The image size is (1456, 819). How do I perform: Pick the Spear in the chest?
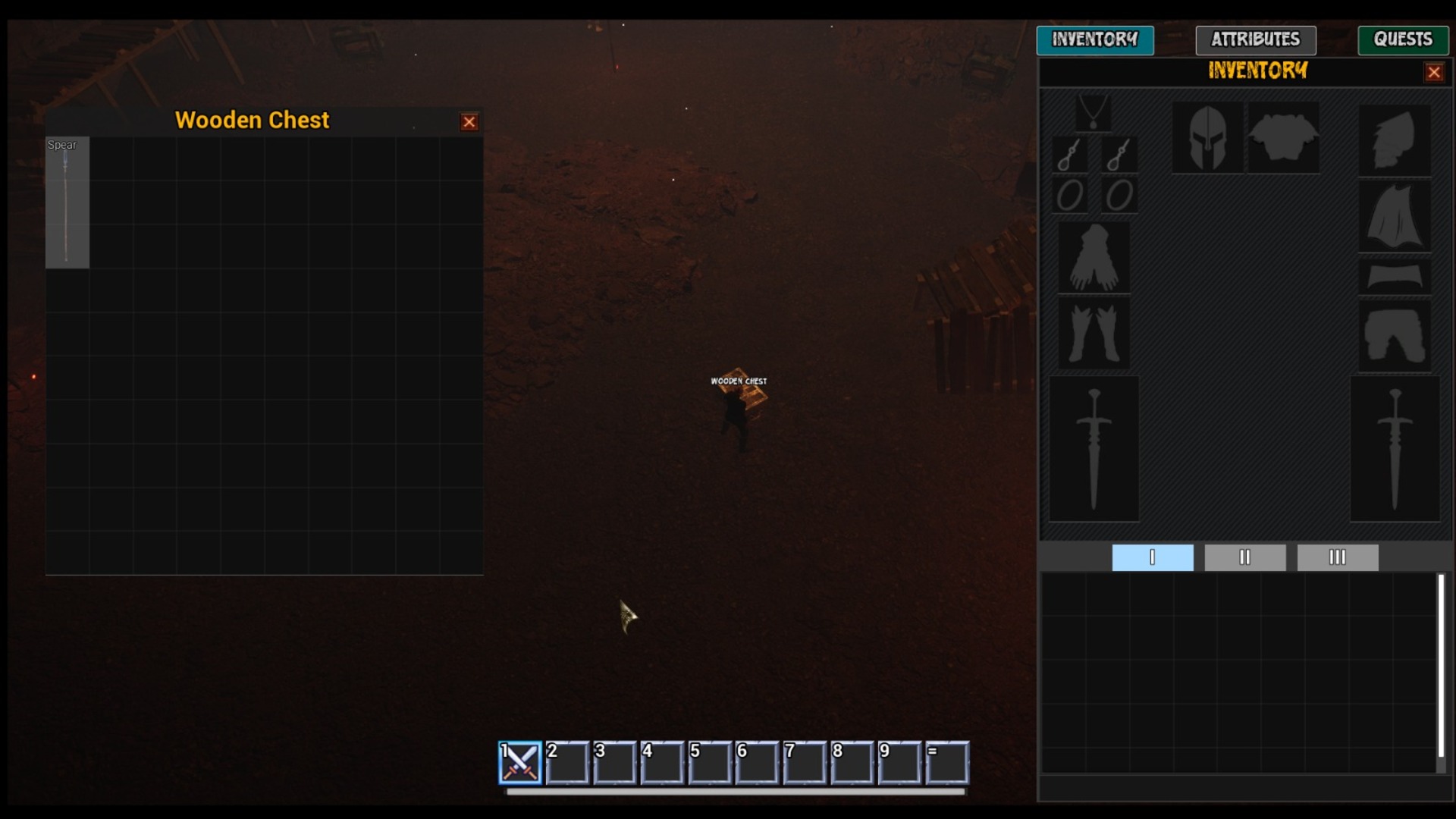(67, 202)
